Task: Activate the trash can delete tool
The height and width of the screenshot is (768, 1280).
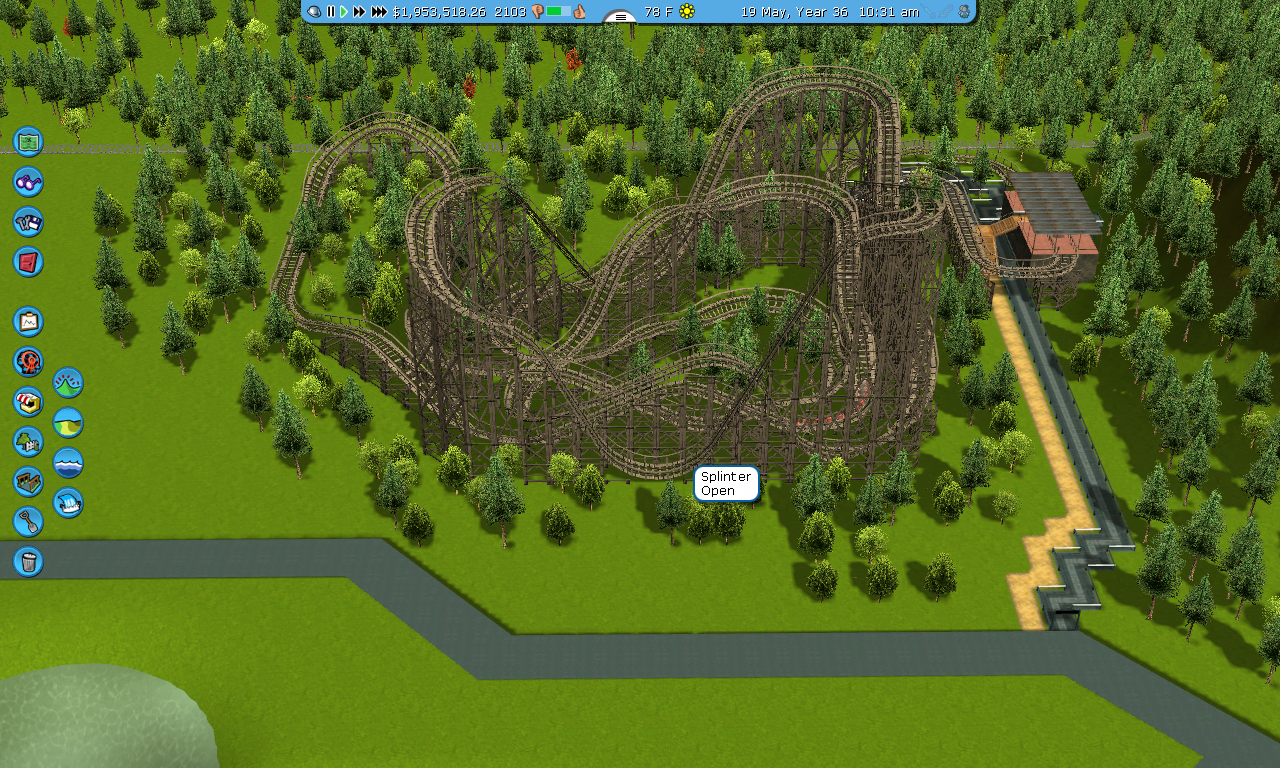Action: (28, 561)
